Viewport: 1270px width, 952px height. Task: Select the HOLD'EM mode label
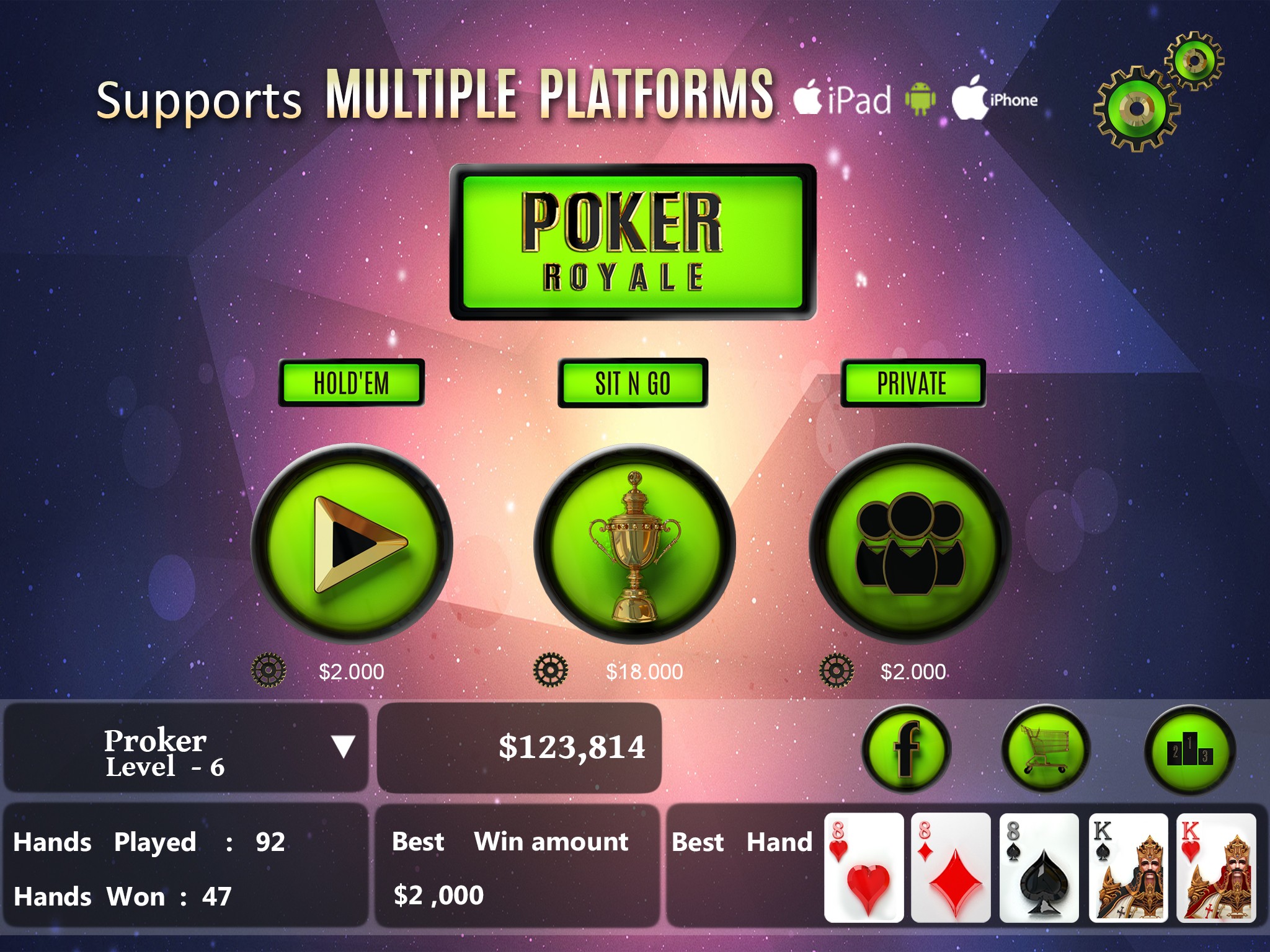coord(351,383)
